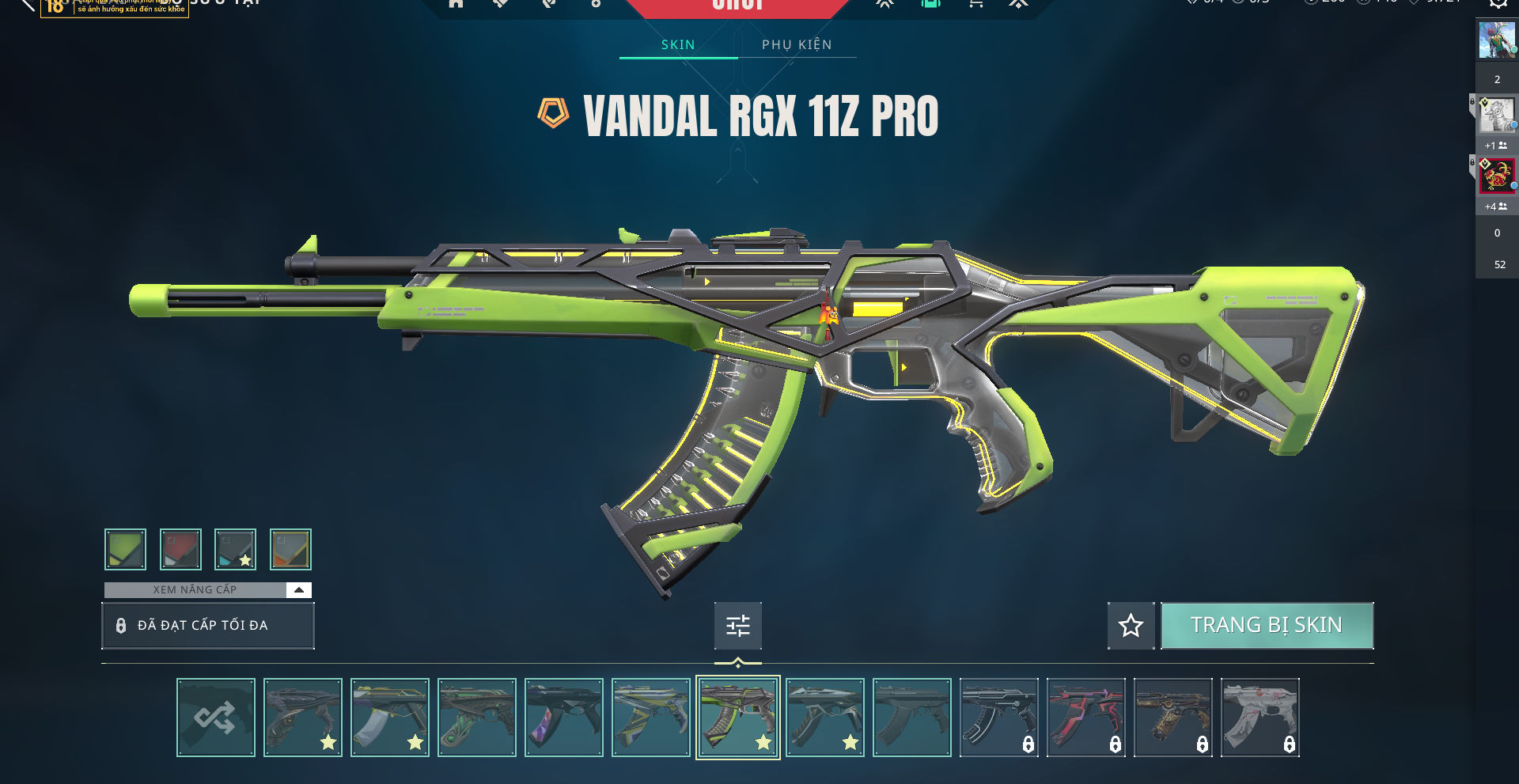The width and height of the screenshot is (1519, 784).
Task: Choose the locked white floral Vandal skin
Action: [1260, 718]
